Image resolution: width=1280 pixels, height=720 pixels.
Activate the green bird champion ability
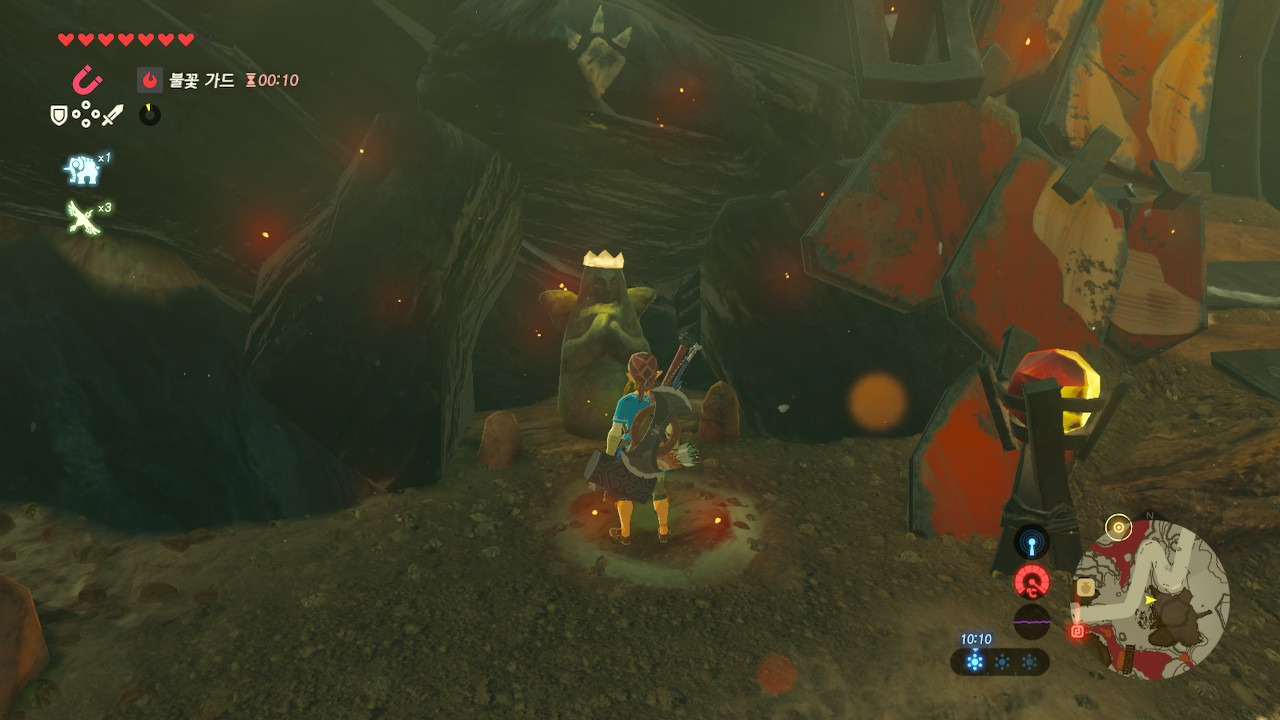click(83, 217)
